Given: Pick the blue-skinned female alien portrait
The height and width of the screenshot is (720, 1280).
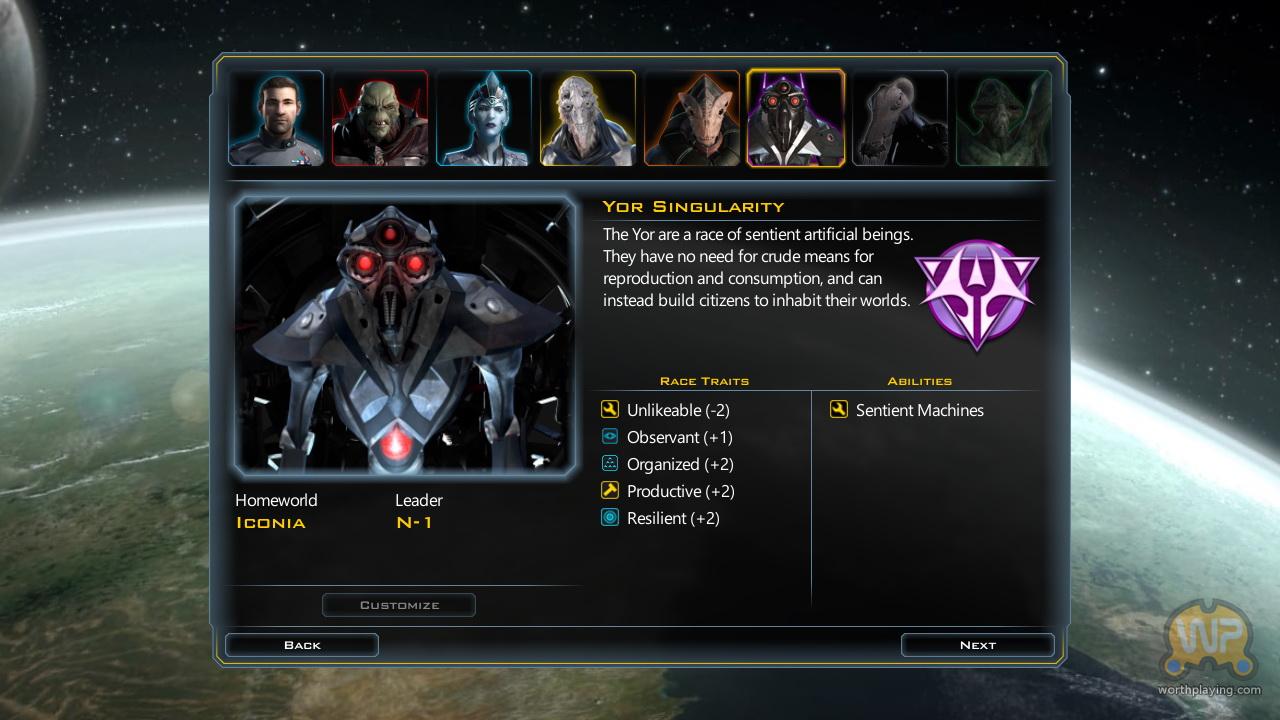Looking at the screenshot, I should pyautogui.click(x=484, y=118).
